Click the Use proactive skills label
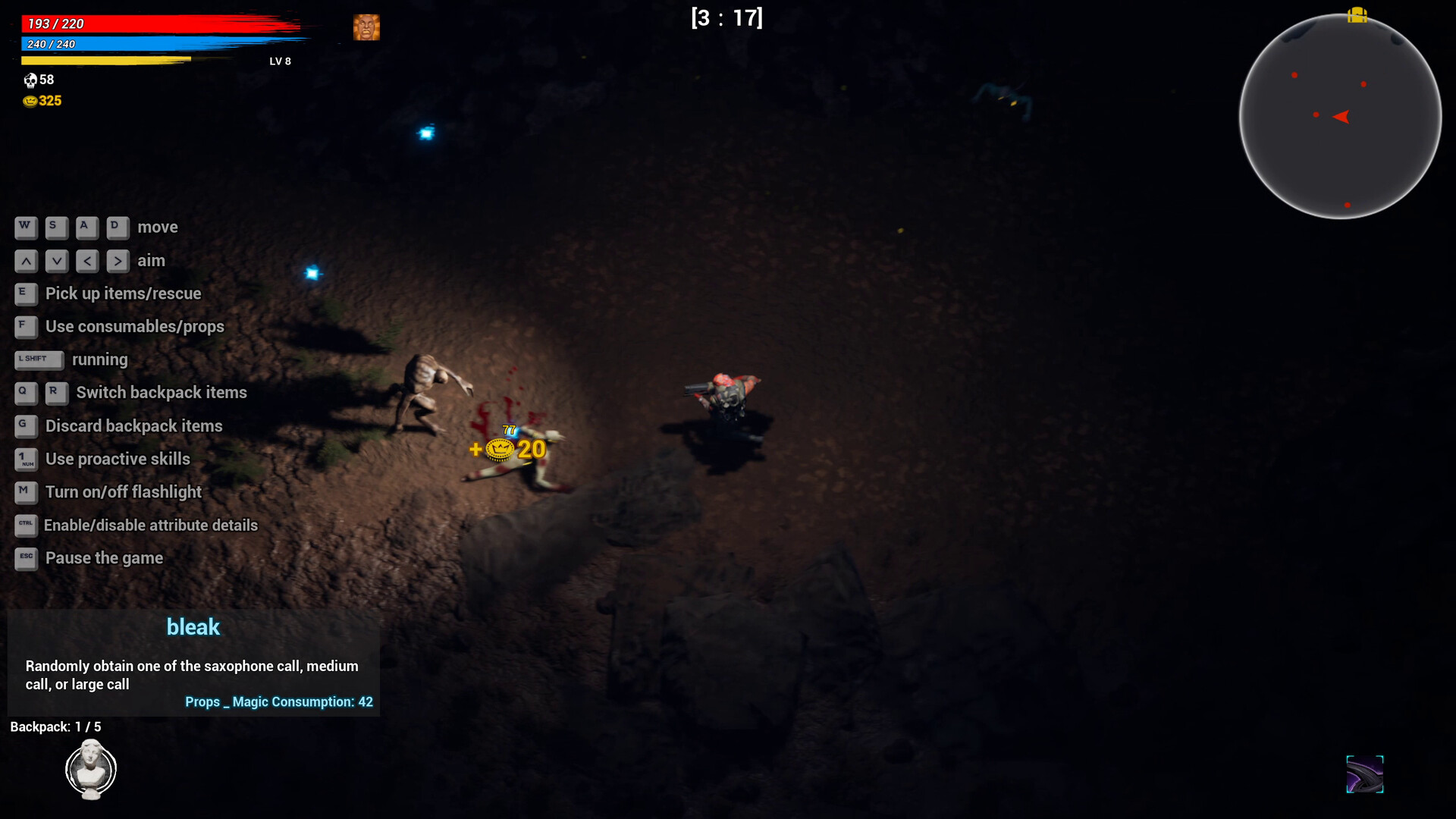This screenshot has width=1456, height=819. 118,459
